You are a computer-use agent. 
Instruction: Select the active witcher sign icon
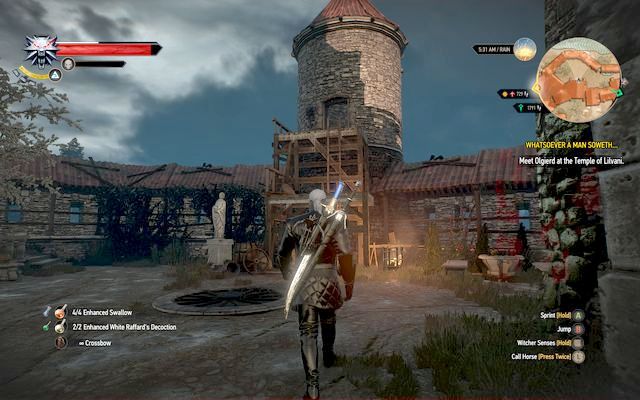[x=27, y=74]
